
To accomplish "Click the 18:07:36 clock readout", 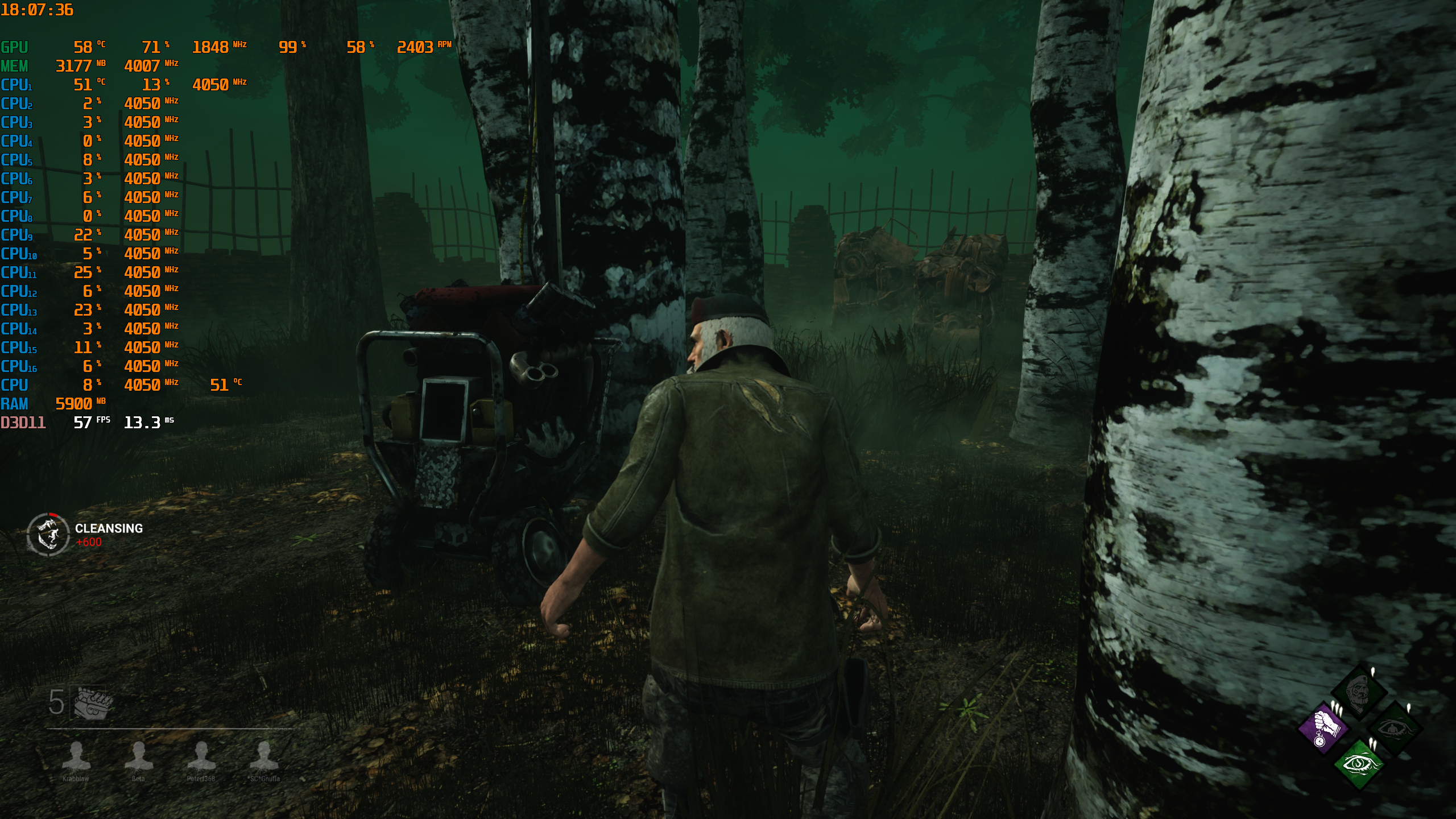I will 36,10.
